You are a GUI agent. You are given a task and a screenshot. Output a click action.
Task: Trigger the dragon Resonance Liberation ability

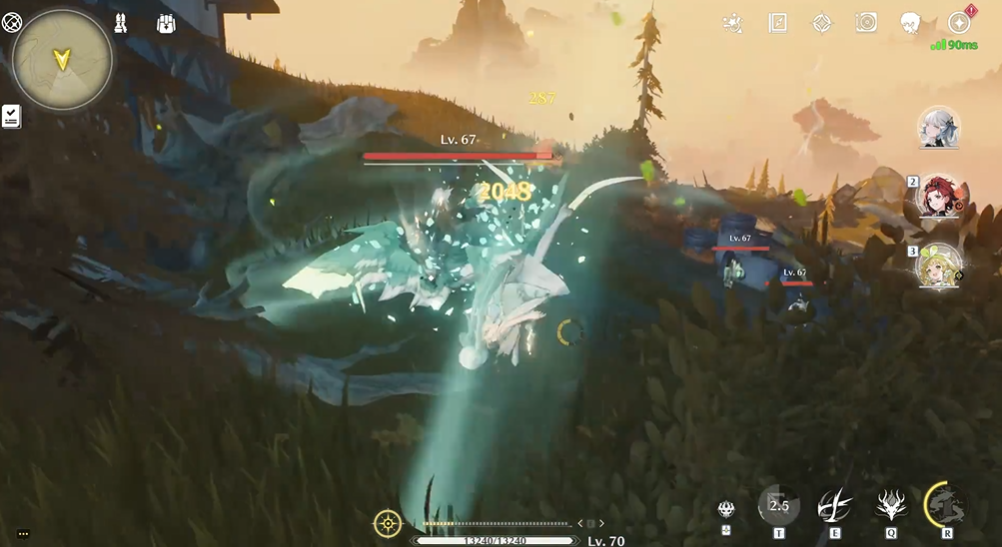pyautogui.click(x=946, y=504)
